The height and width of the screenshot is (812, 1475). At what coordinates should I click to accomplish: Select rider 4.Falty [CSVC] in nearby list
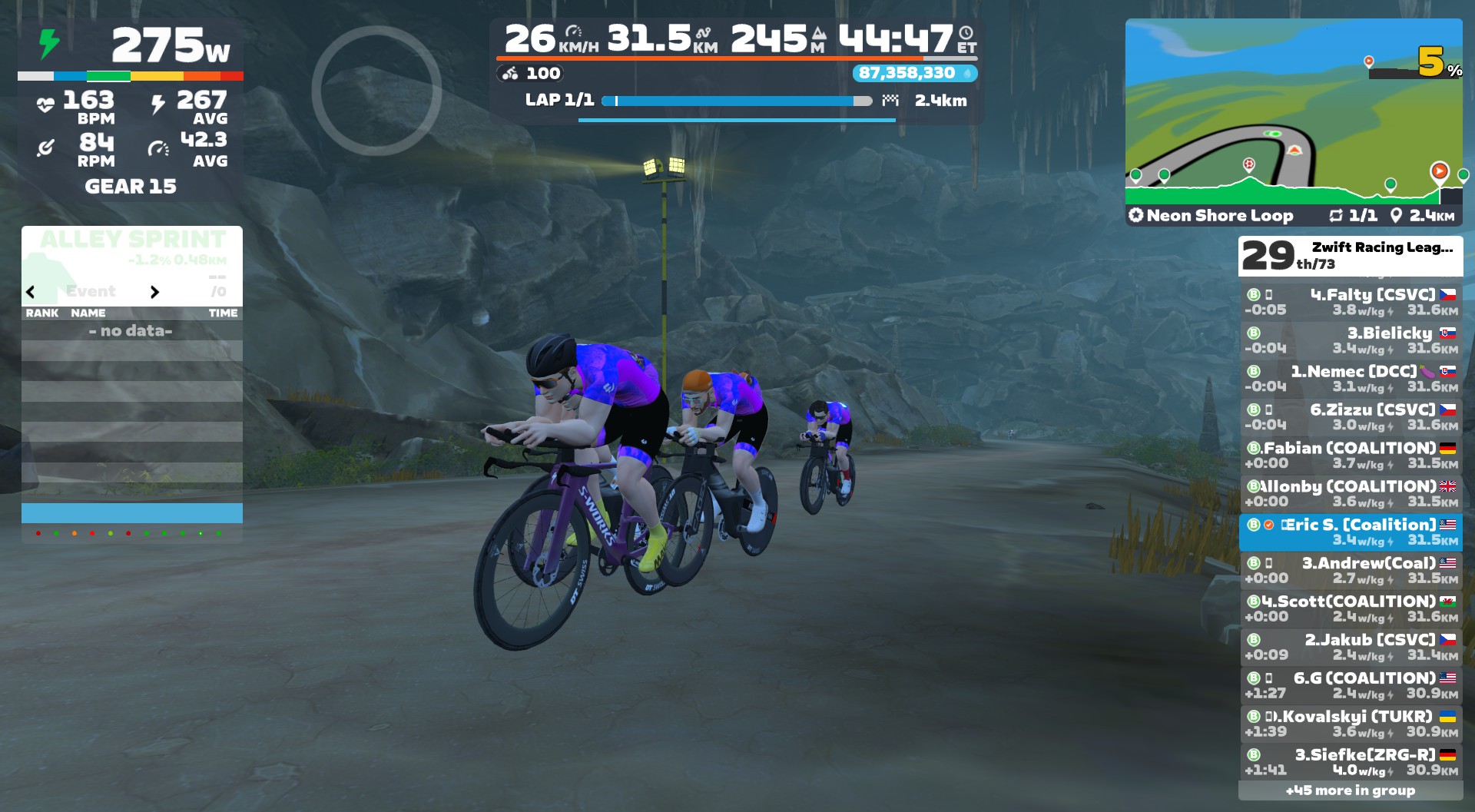coord(1351,302)
